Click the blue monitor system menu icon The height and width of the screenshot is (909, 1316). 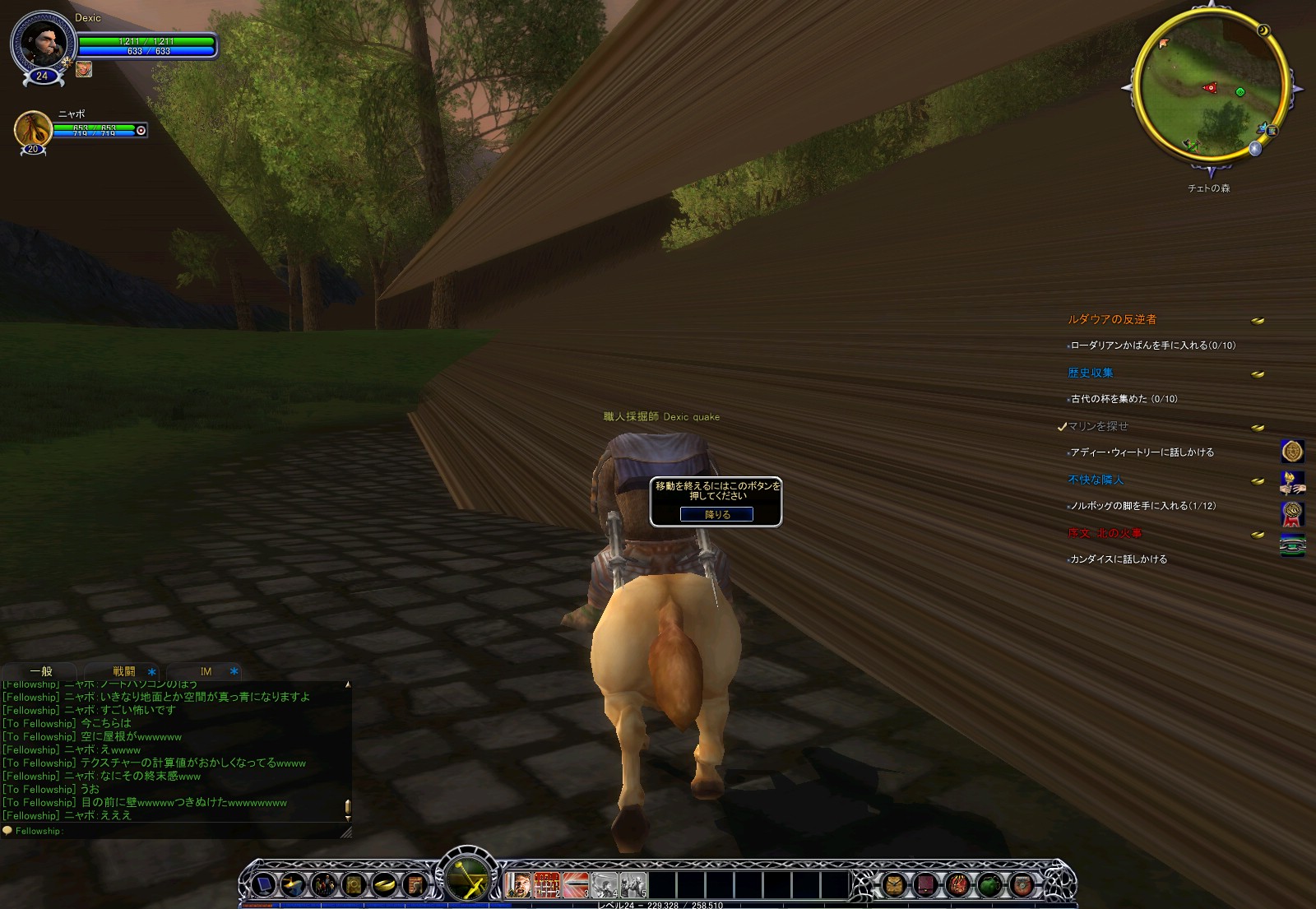click(x=263, y=885)
